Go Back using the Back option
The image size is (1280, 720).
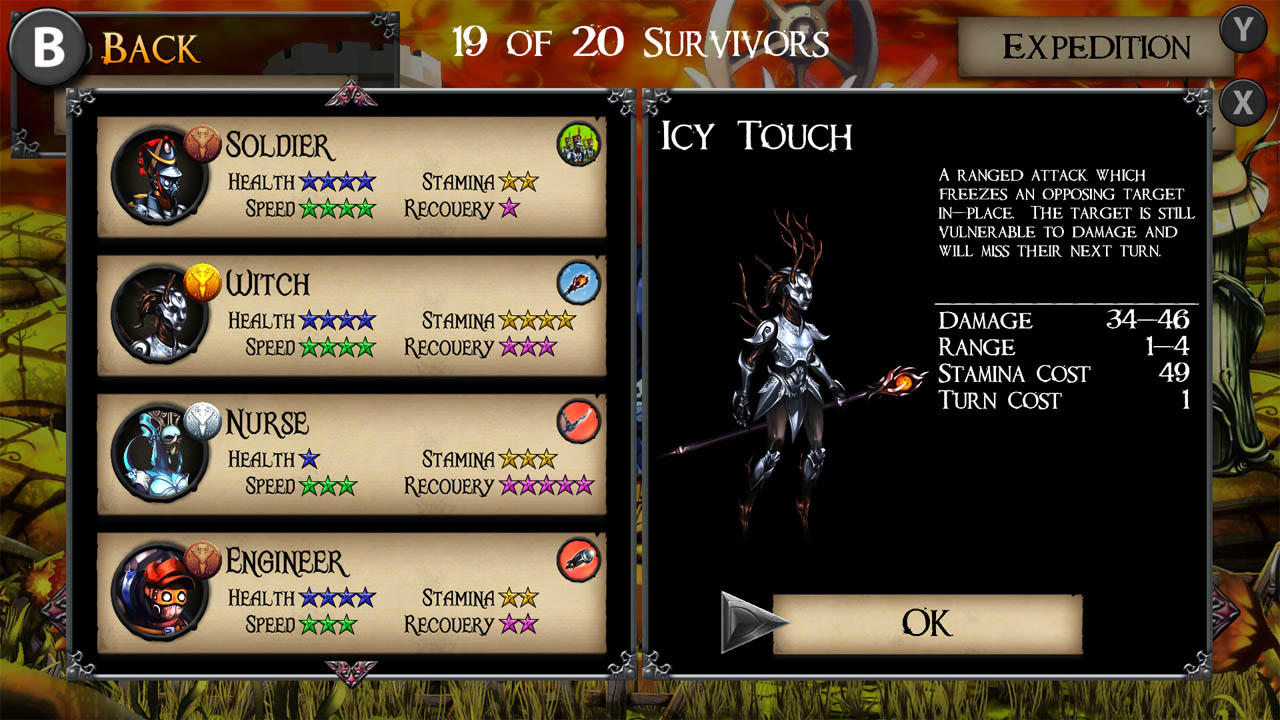(x=150, y=46)
